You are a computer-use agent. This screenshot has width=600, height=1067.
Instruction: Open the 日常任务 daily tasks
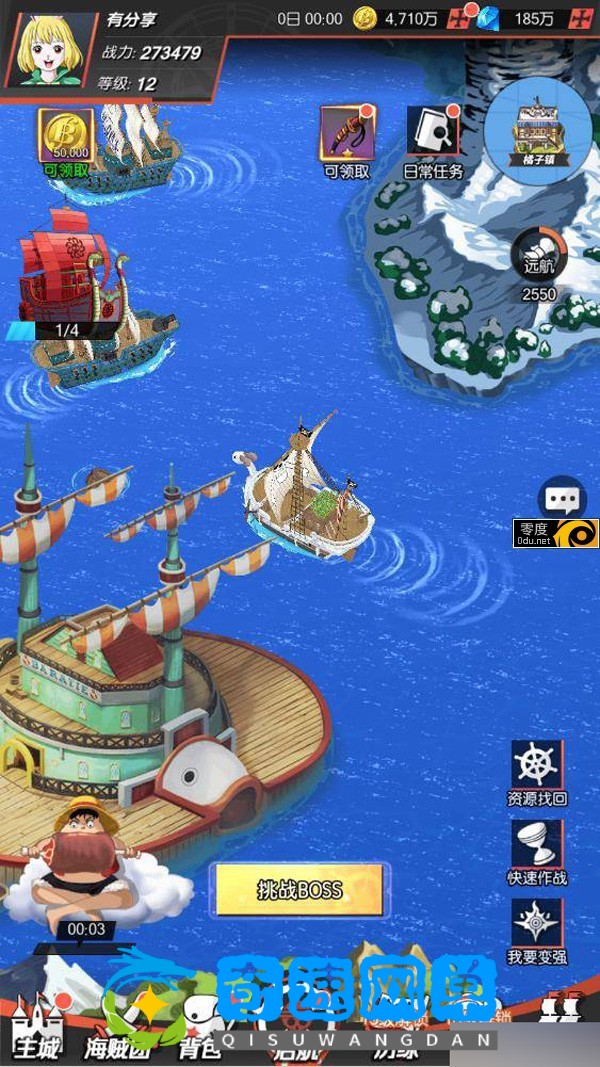pyautogui.click(x=433, y=133)
